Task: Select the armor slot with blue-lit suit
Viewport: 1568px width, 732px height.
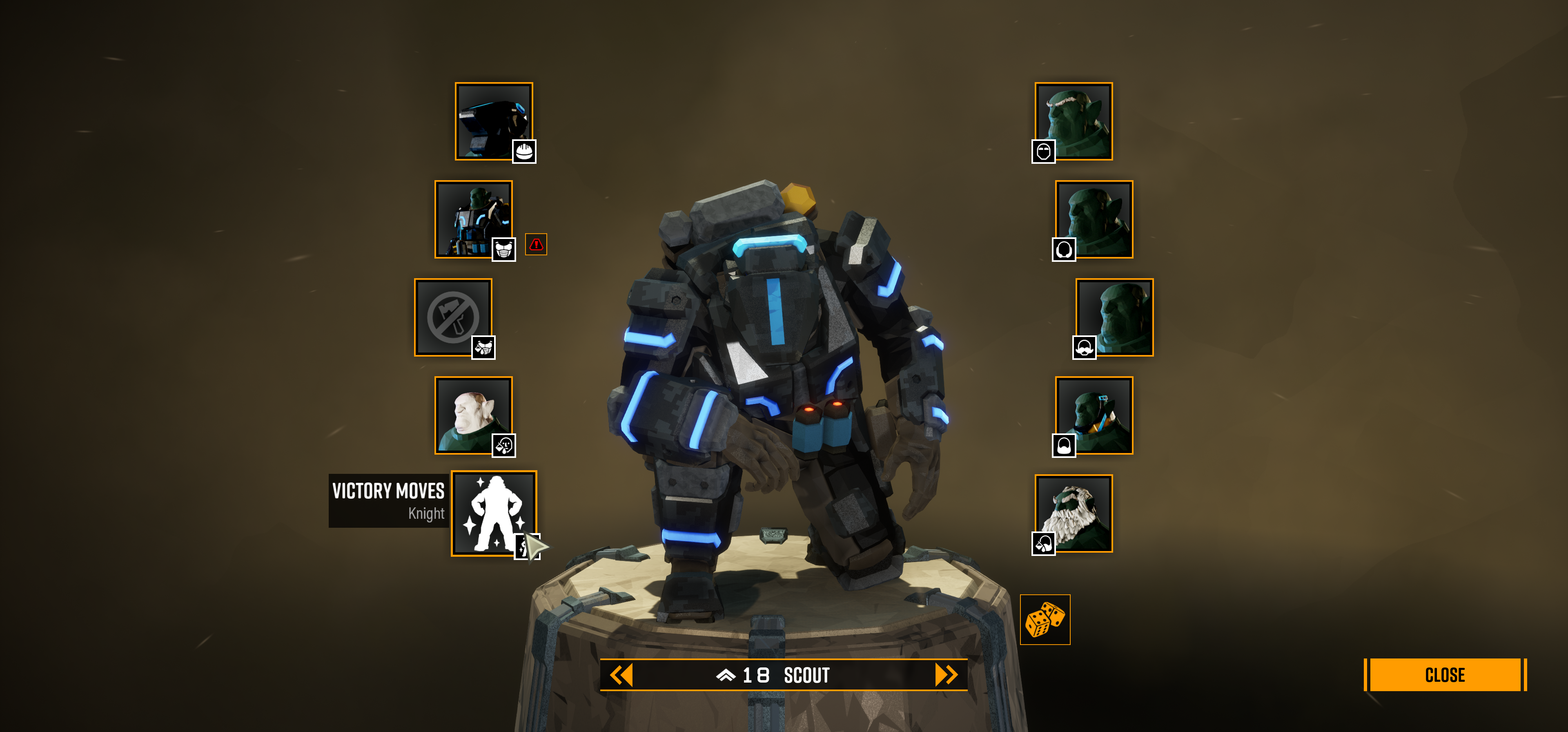Action: point(474,219)
